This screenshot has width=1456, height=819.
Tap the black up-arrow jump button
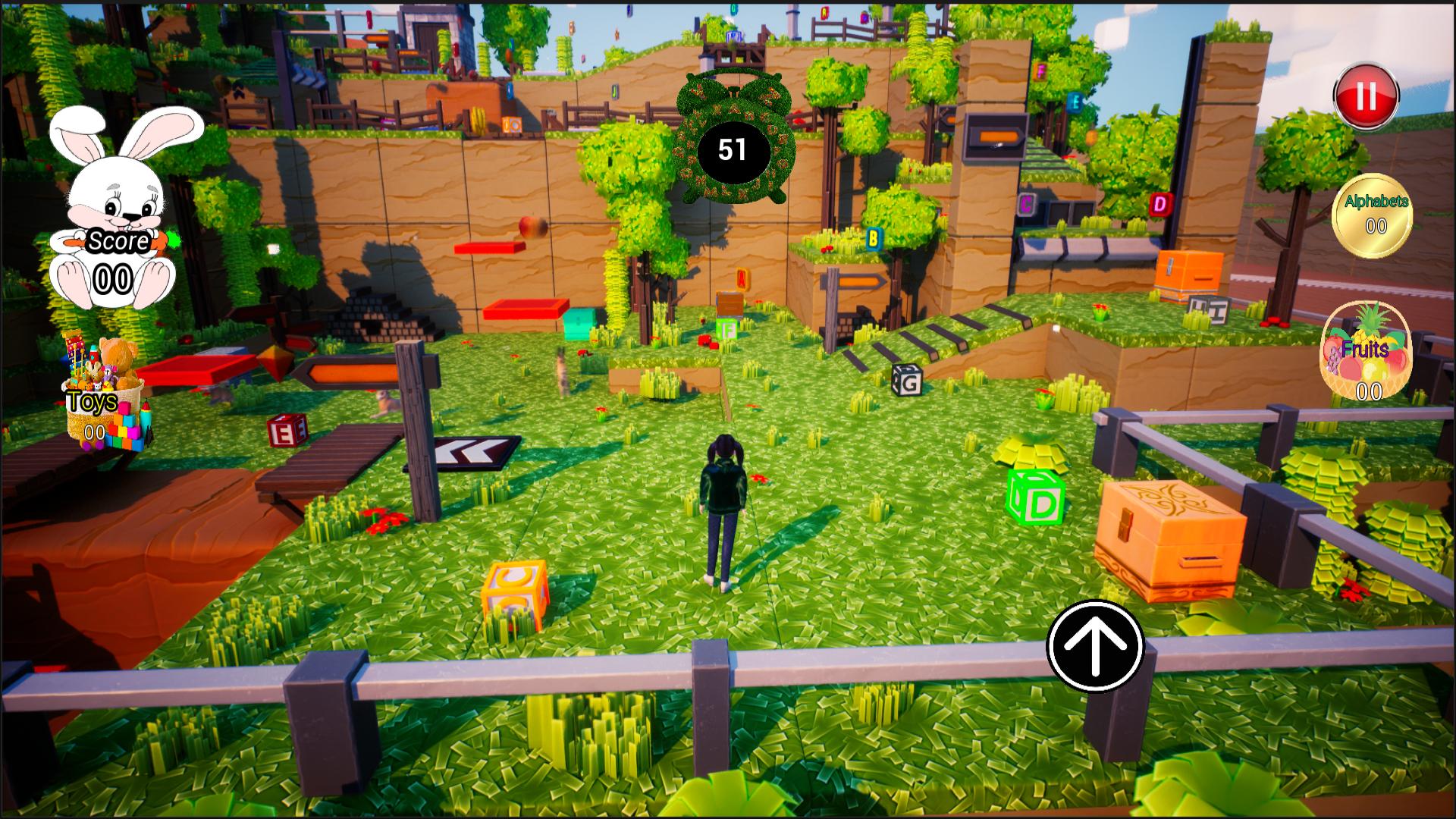pos(1094,645)
